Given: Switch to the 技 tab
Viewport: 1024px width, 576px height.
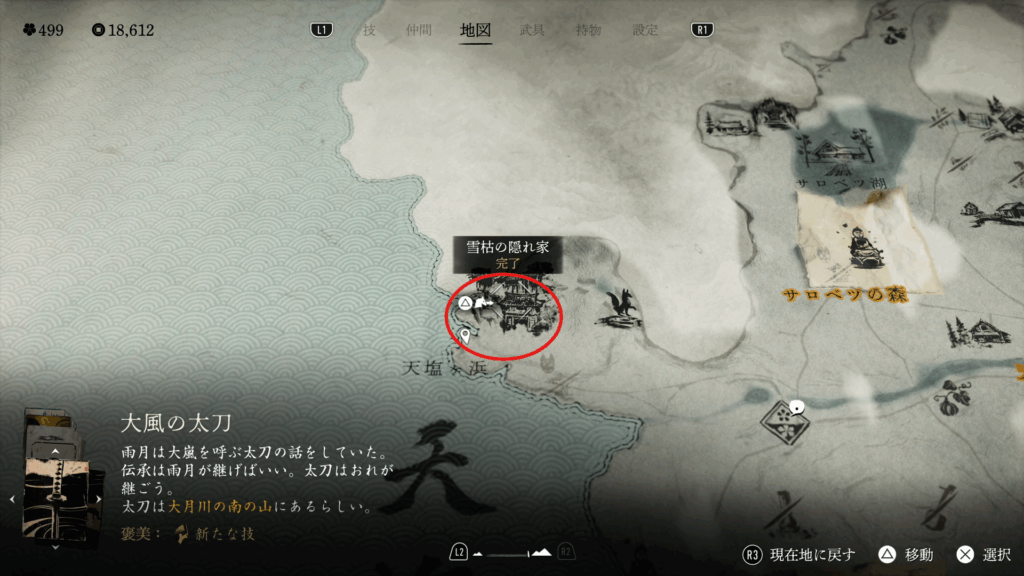Looking at the screenshot, I should click(x=369, y=30).
